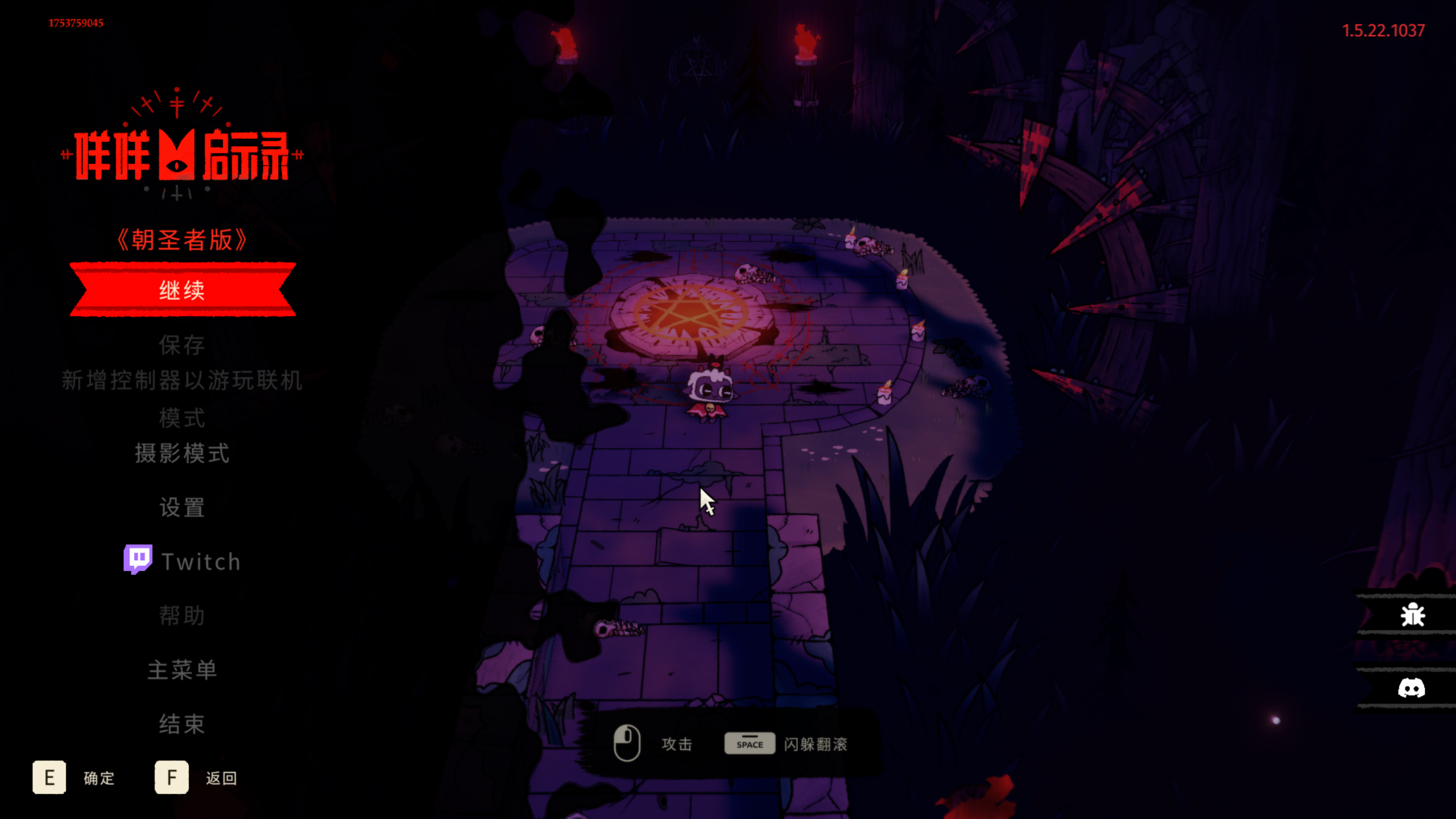Image resolution: width=1456 pixels, height=819 pixels.
Task: Open the 帮助 help entry
Action: click(x=182, y=615)
